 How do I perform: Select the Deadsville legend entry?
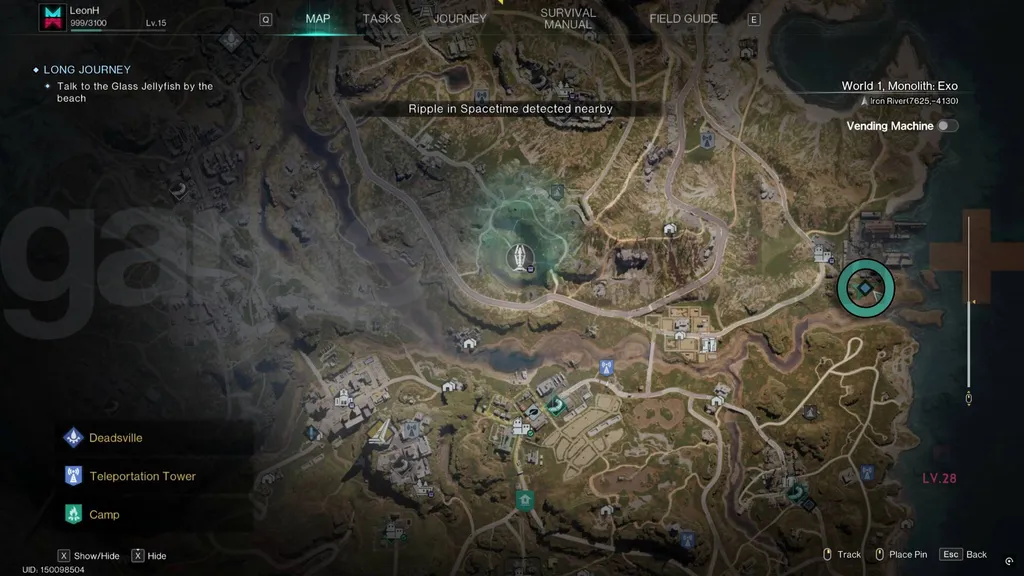click(115, 438)
